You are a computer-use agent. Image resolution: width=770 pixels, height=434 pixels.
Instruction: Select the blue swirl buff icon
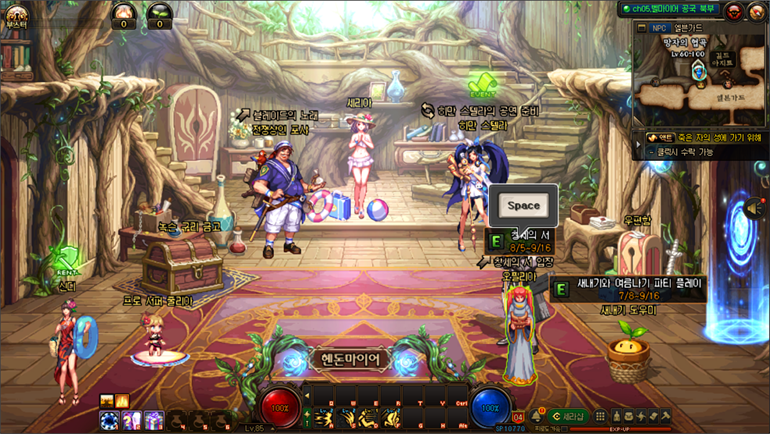click(109, 420)
